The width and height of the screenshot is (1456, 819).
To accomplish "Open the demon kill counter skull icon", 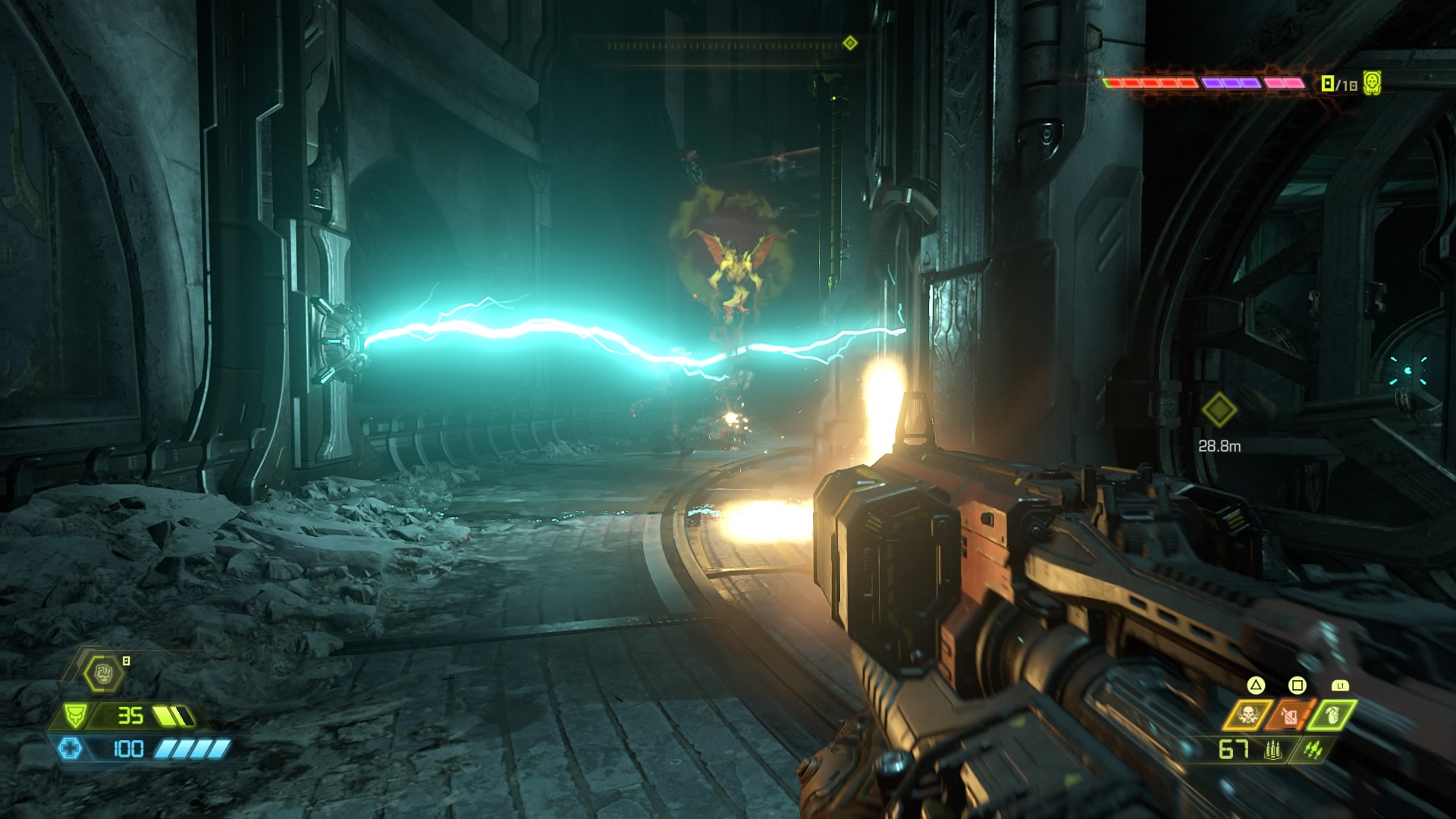I will [1372, 83].
